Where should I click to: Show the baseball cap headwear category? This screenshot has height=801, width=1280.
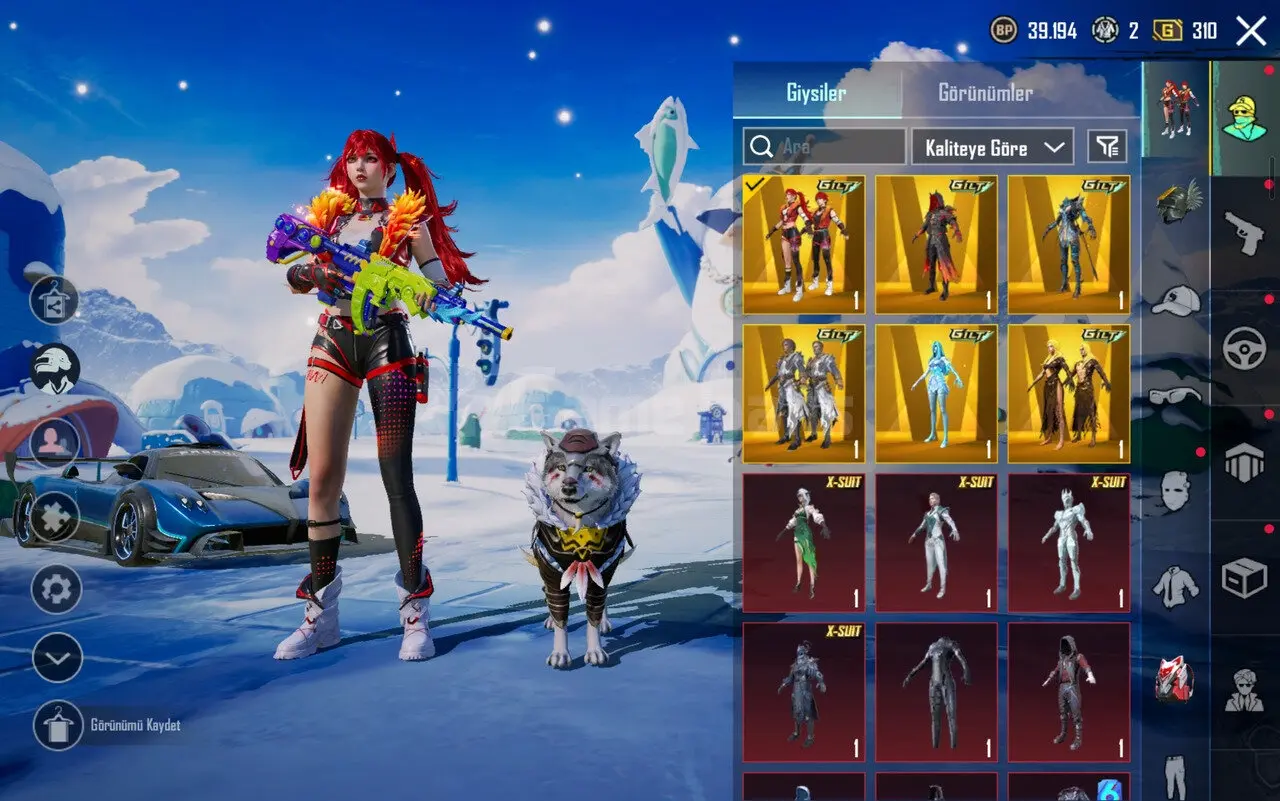pyautogui.click(x=1176, y=299)
